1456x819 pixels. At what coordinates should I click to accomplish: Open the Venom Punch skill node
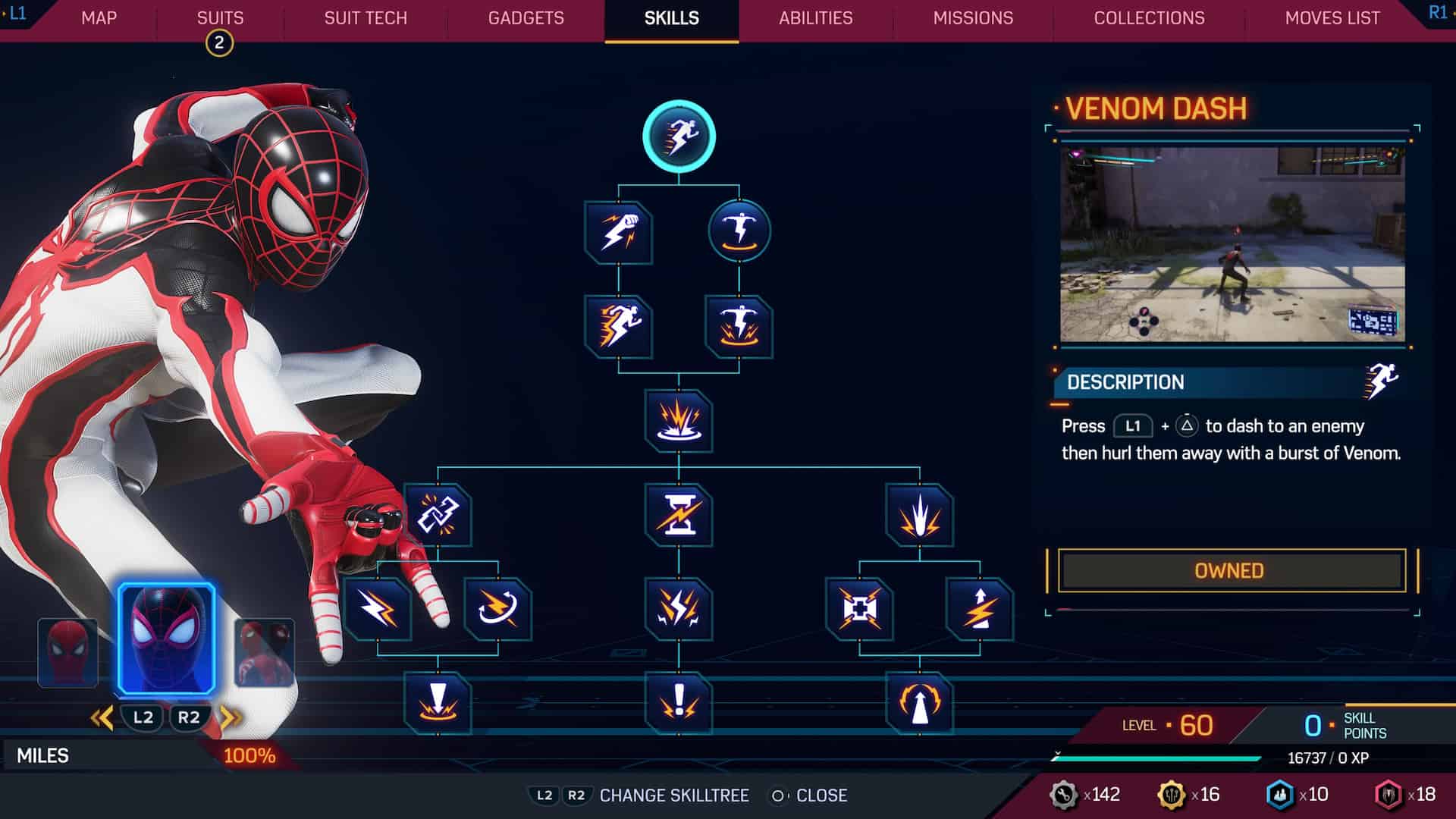(x=618, y=233)
